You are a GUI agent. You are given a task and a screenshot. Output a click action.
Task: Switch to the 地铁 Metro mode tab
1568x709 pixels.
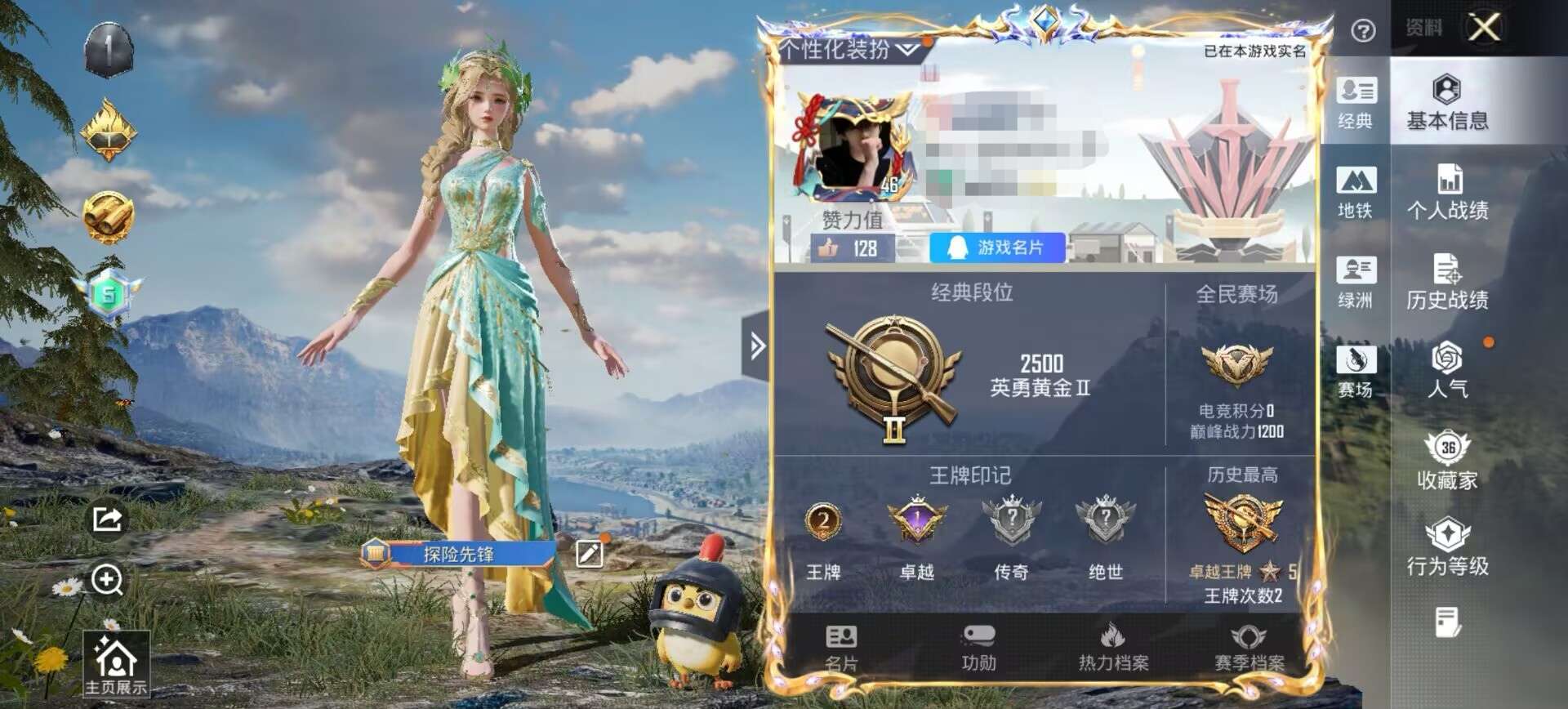point(1356,192)
